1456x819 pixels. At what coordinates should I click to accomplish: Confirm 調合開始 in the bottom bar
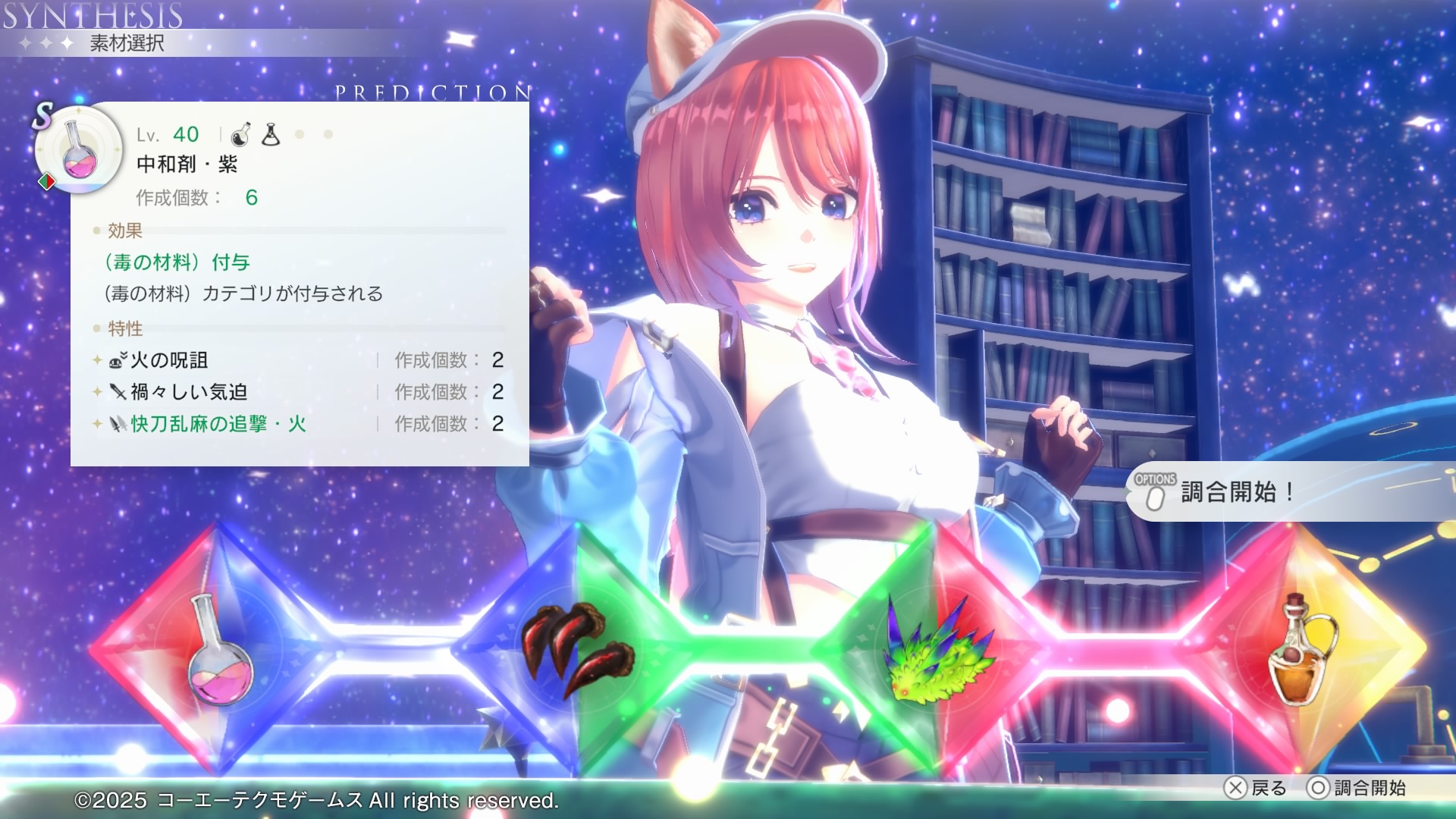pyautogui.click(x=1356, y=788)
